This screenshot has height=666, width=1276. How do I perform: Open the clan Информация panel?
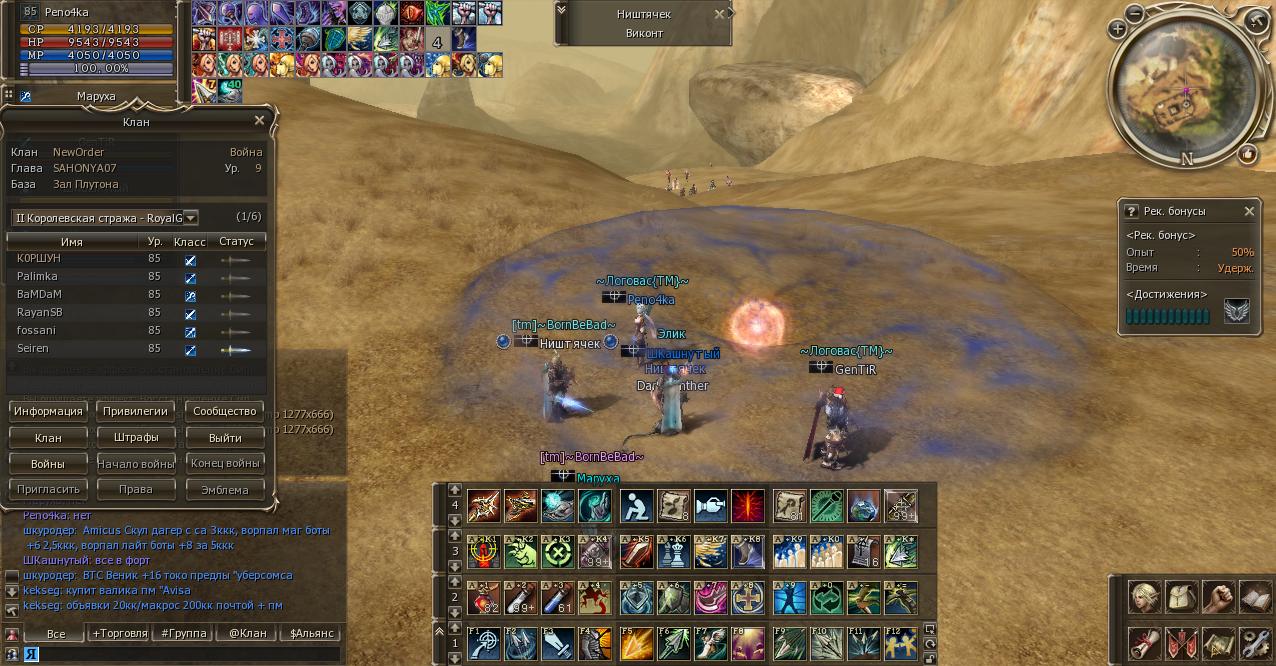48,411
